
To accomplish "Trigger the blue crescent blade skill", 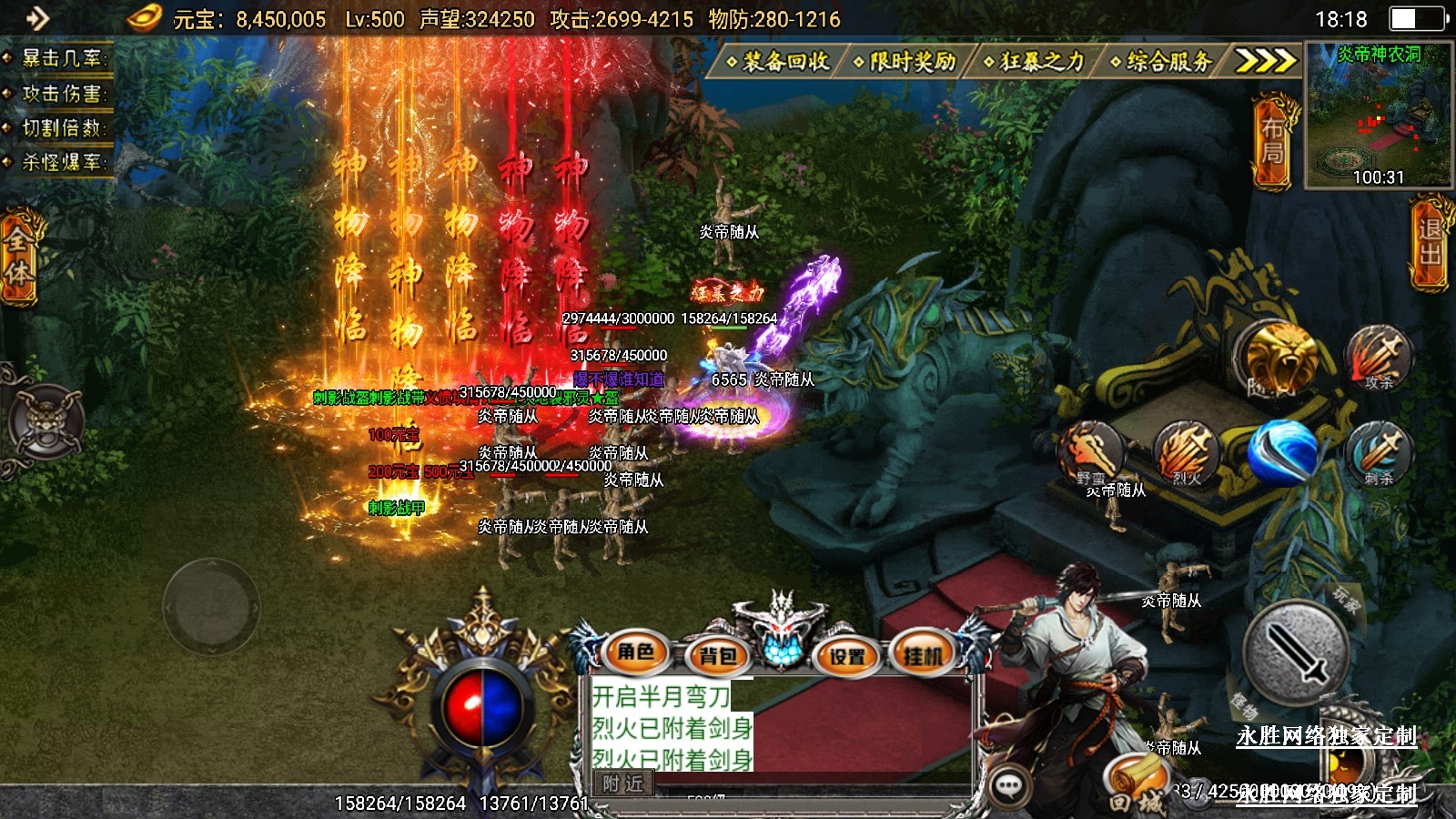I will pos(1283,451).
